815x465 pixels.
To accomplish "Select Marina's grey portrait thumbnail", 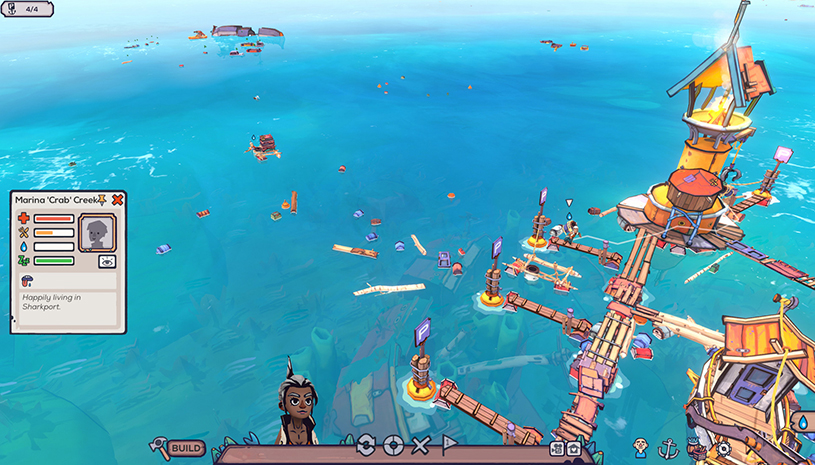I will [97, 233].
